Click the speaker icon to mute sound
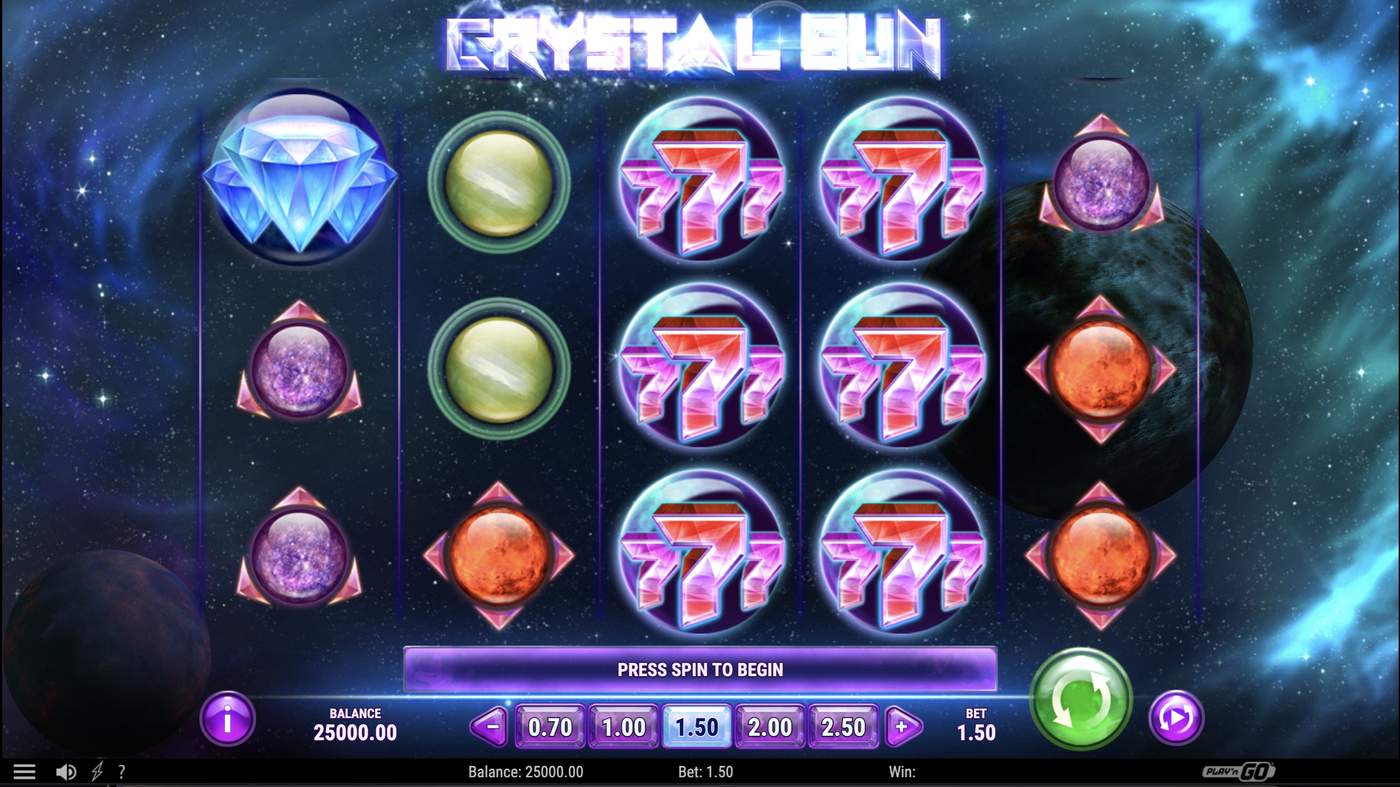This screenshot has width=1400, height=787. [66, 771]
